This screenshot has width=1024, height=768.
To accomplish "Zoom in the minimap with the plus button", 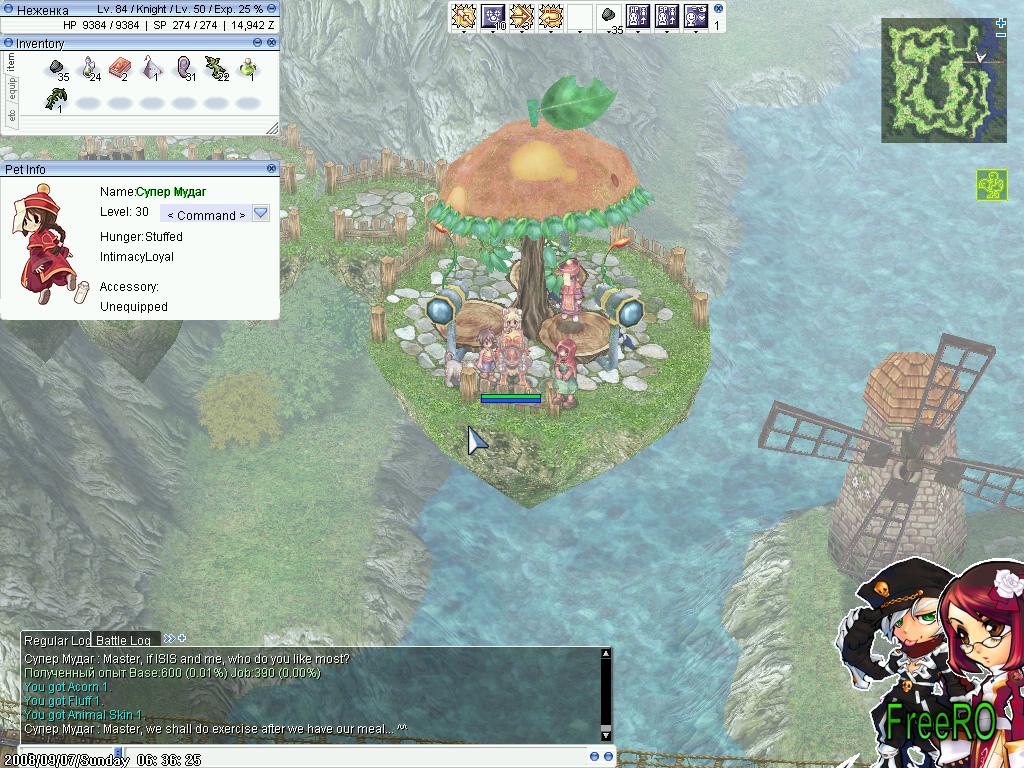I will click(x=1001, y=22).
